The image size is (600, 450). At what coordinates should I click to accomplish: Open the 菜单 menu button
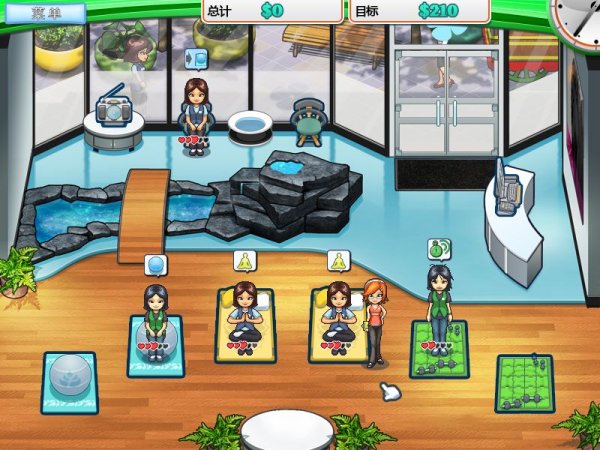(x=43, y=13)
